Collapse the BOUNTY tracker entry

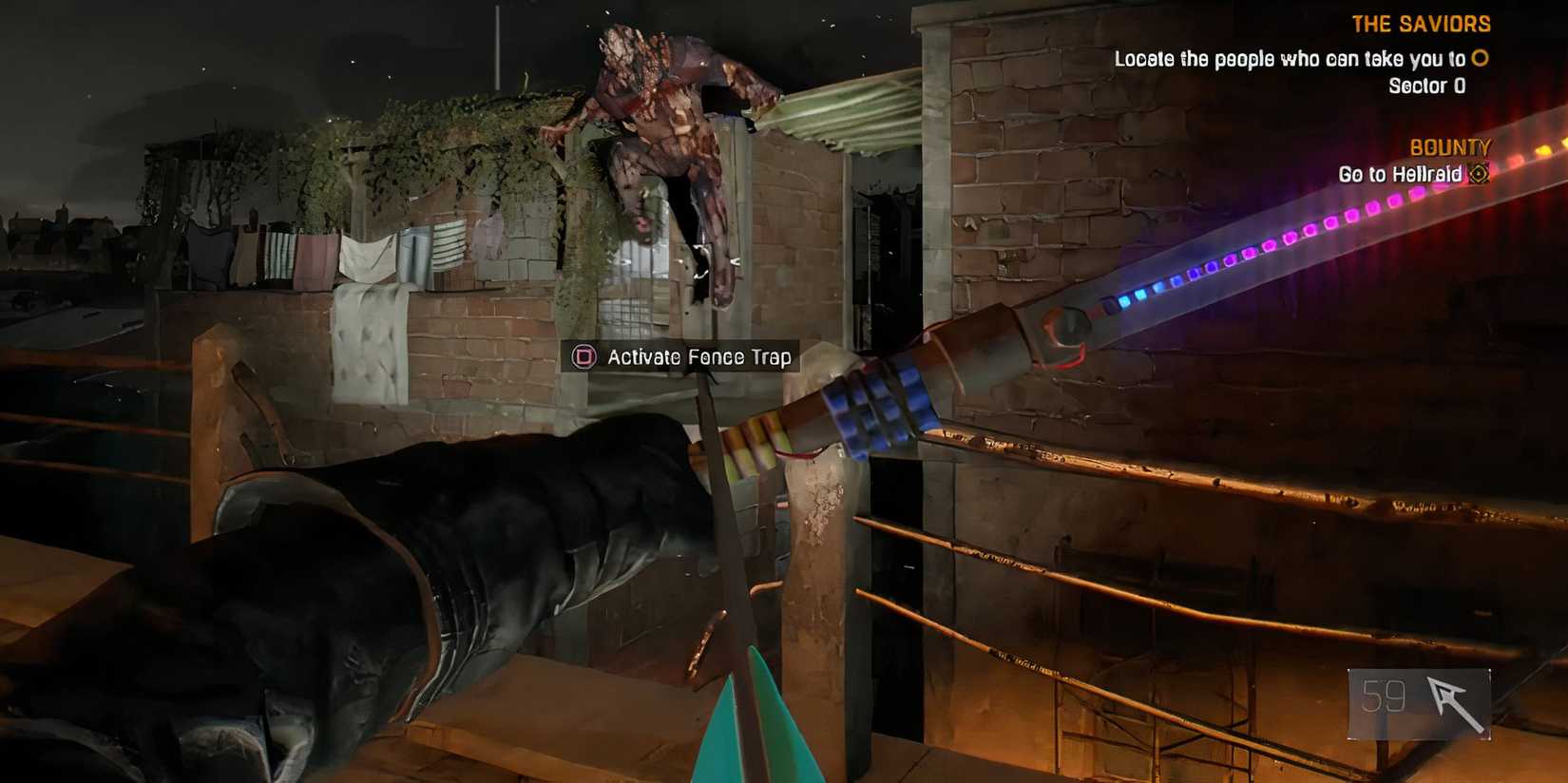1452,146
